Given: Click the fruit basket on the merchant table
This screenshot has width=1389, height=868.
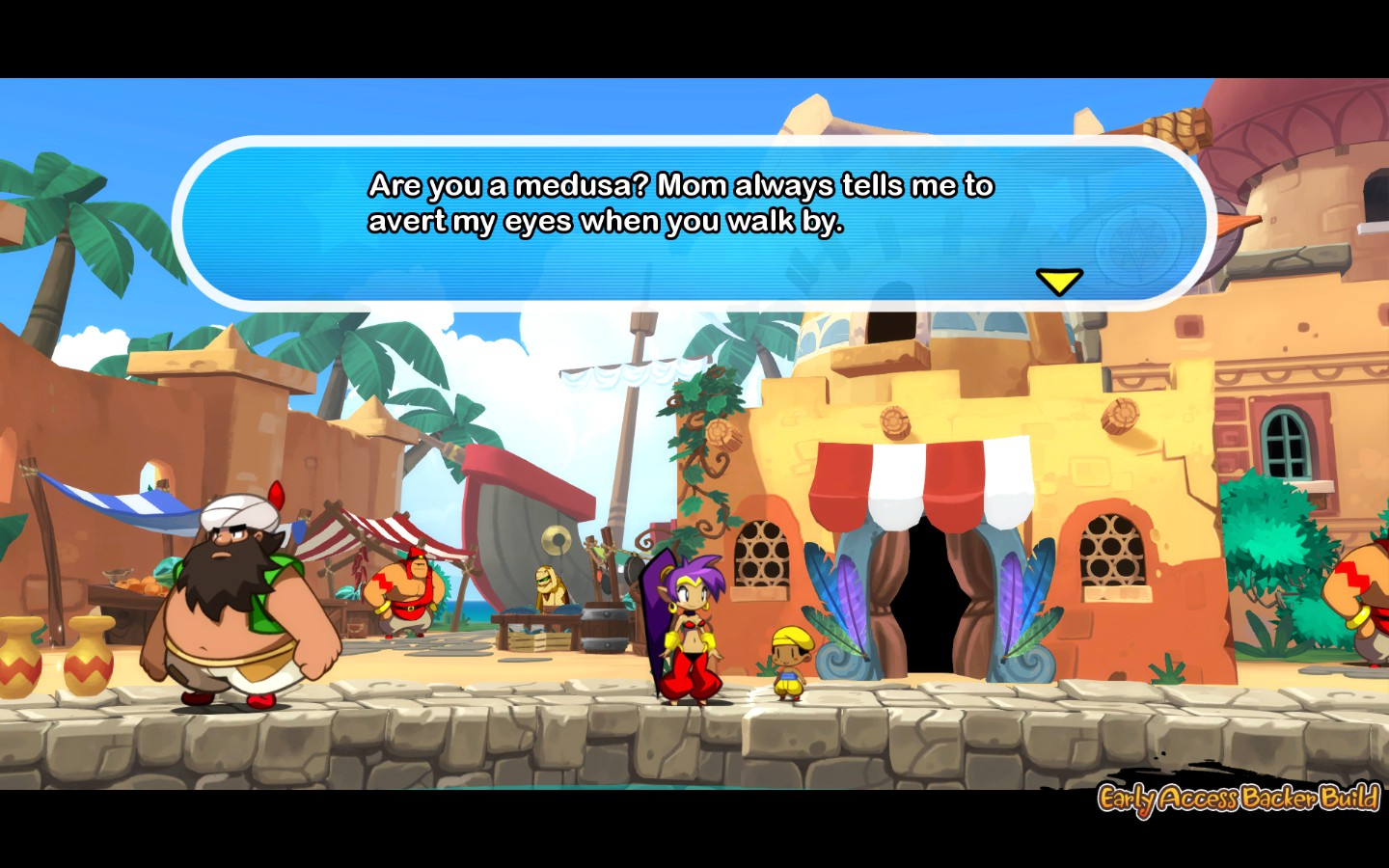Looking at the screenshot, I should [135, 583].
